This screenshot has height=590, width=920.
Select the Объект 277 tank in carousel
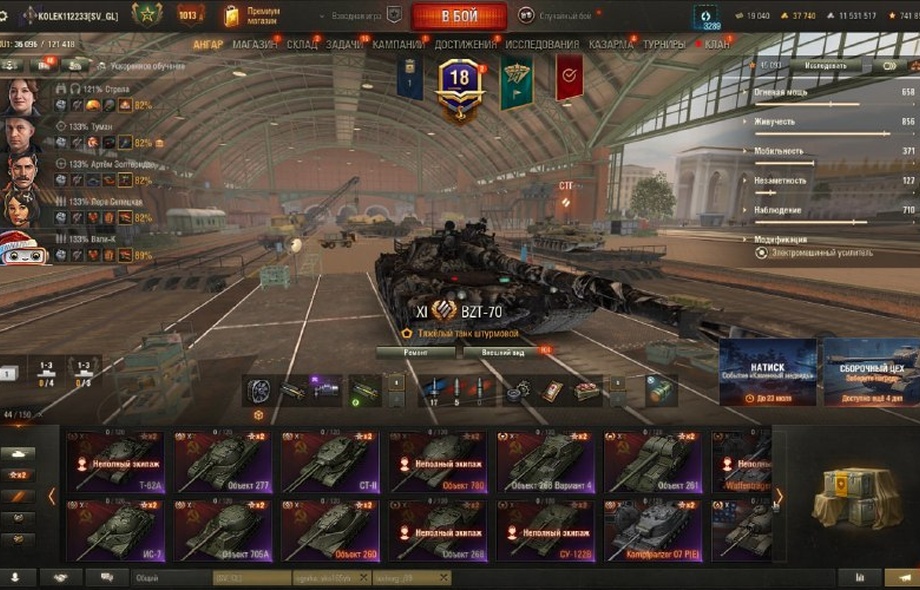pyautogui.click(x=225, y=462)
